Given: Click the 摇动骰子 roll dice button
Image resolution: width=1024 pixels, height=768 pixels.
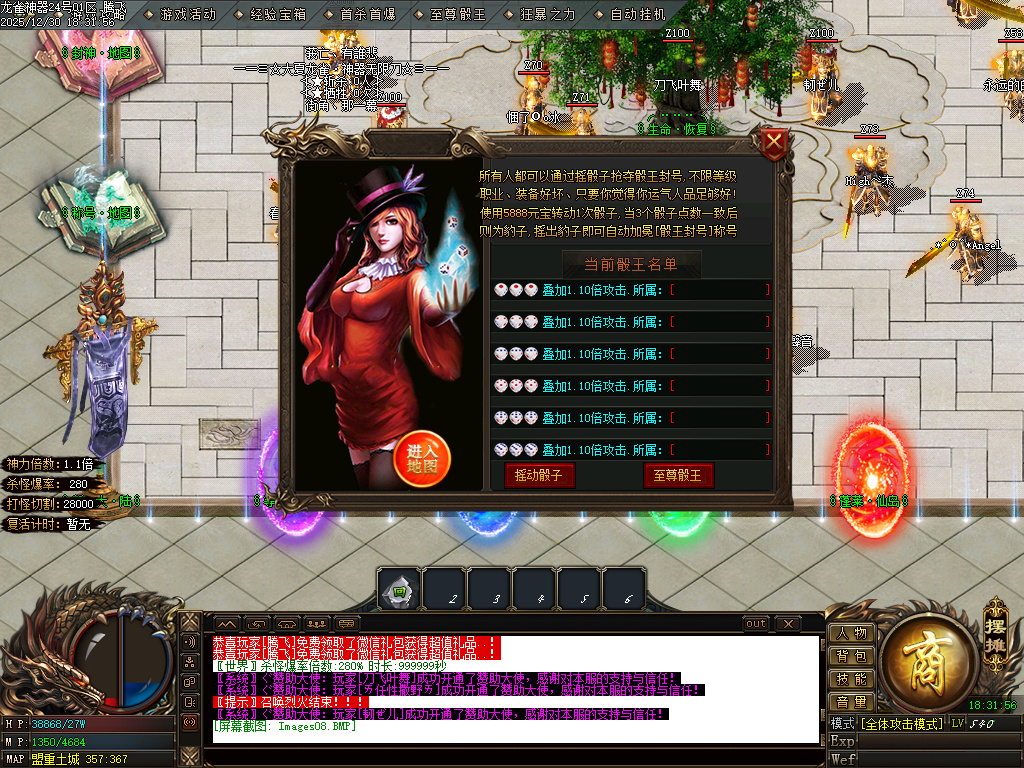Looking at the screenshot, I should (x=539, y=475).
